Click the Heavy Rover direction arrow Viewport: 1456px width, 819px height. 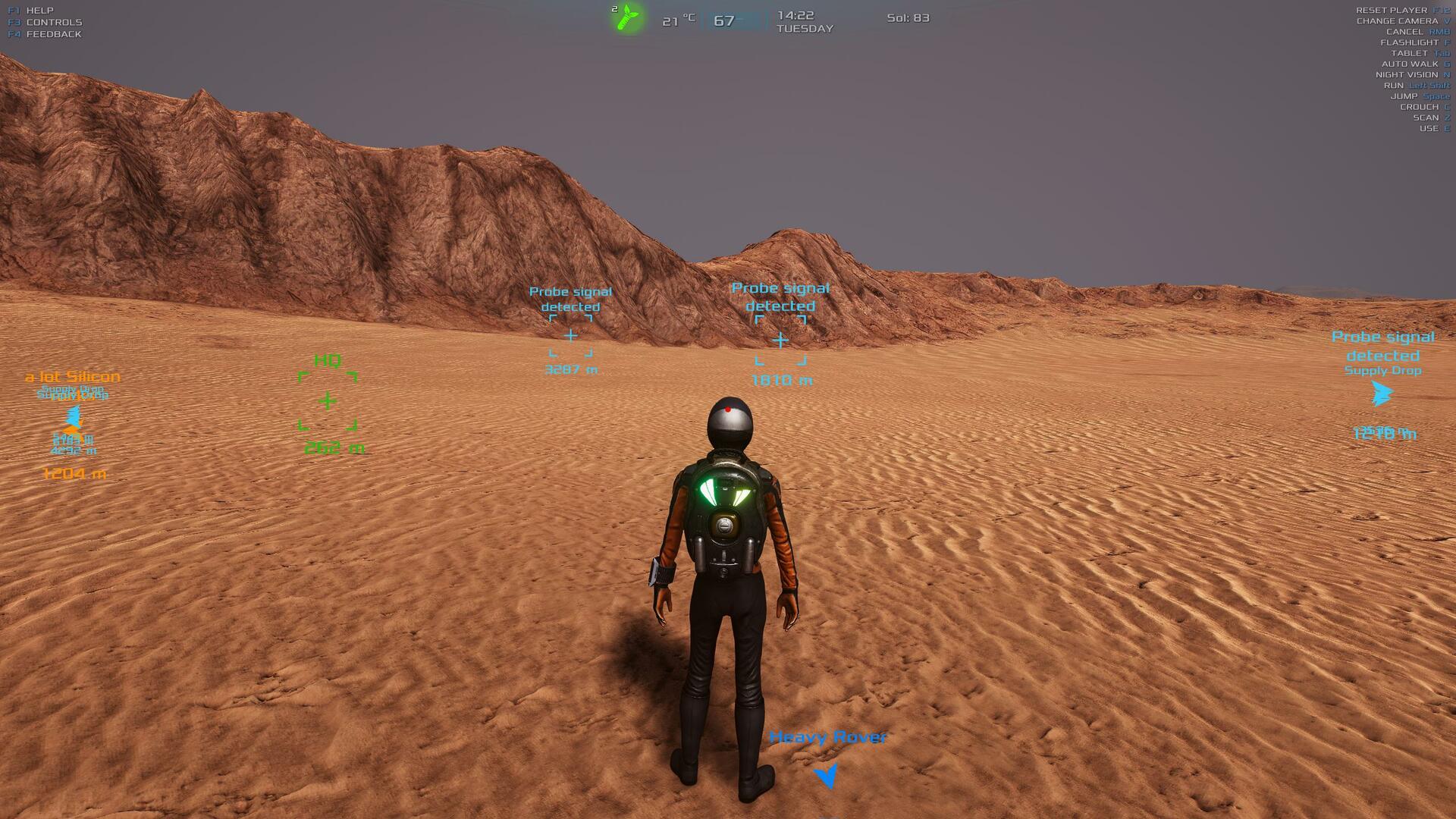coord(826,775)
